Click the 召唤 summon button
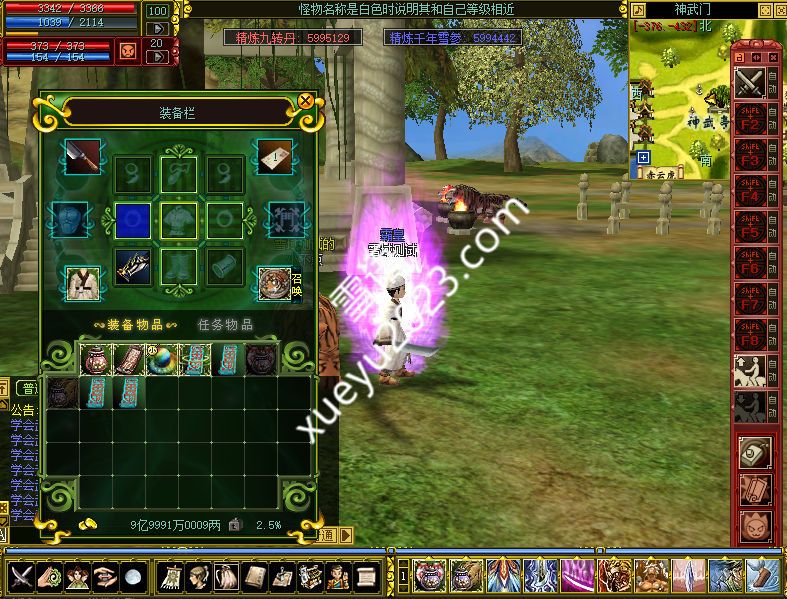 pyautogui.click(x=296, y=285)
